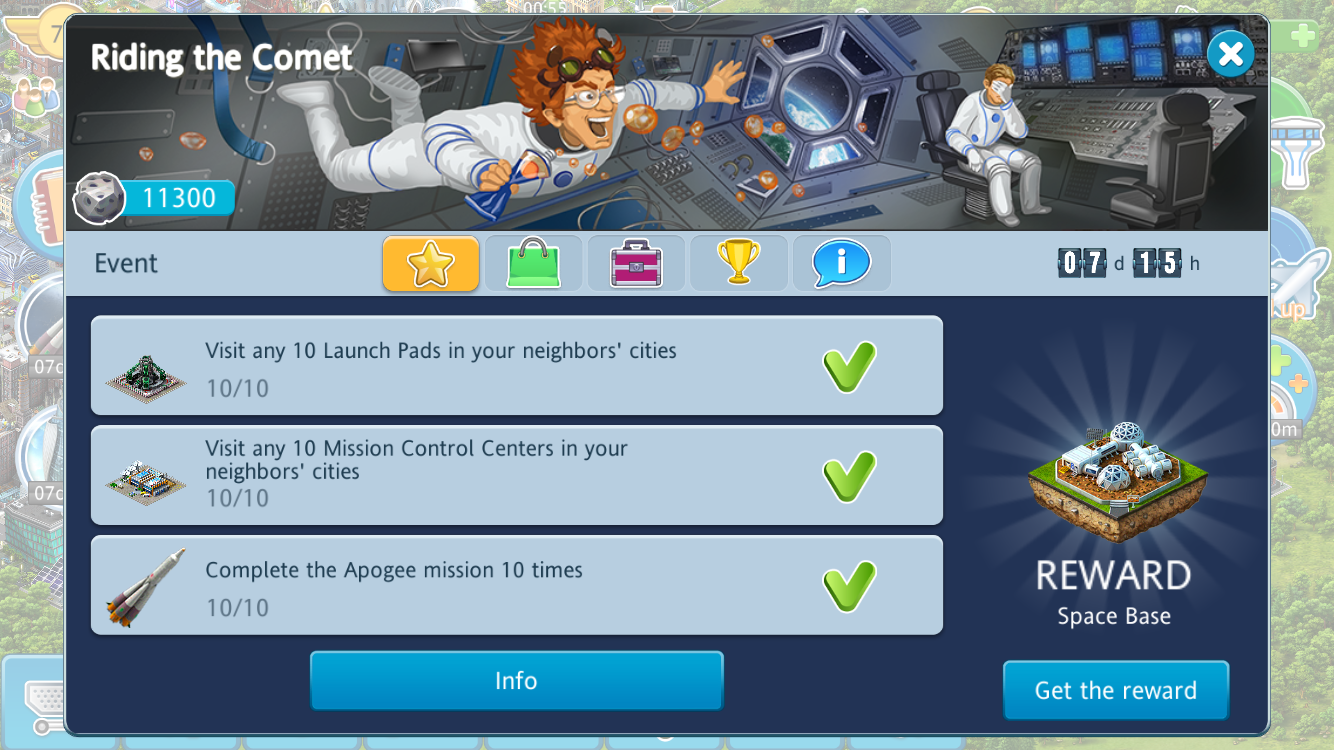The image size is (1334, 750).
Task: Select the pink treasure chest tab
Action: 636,264
